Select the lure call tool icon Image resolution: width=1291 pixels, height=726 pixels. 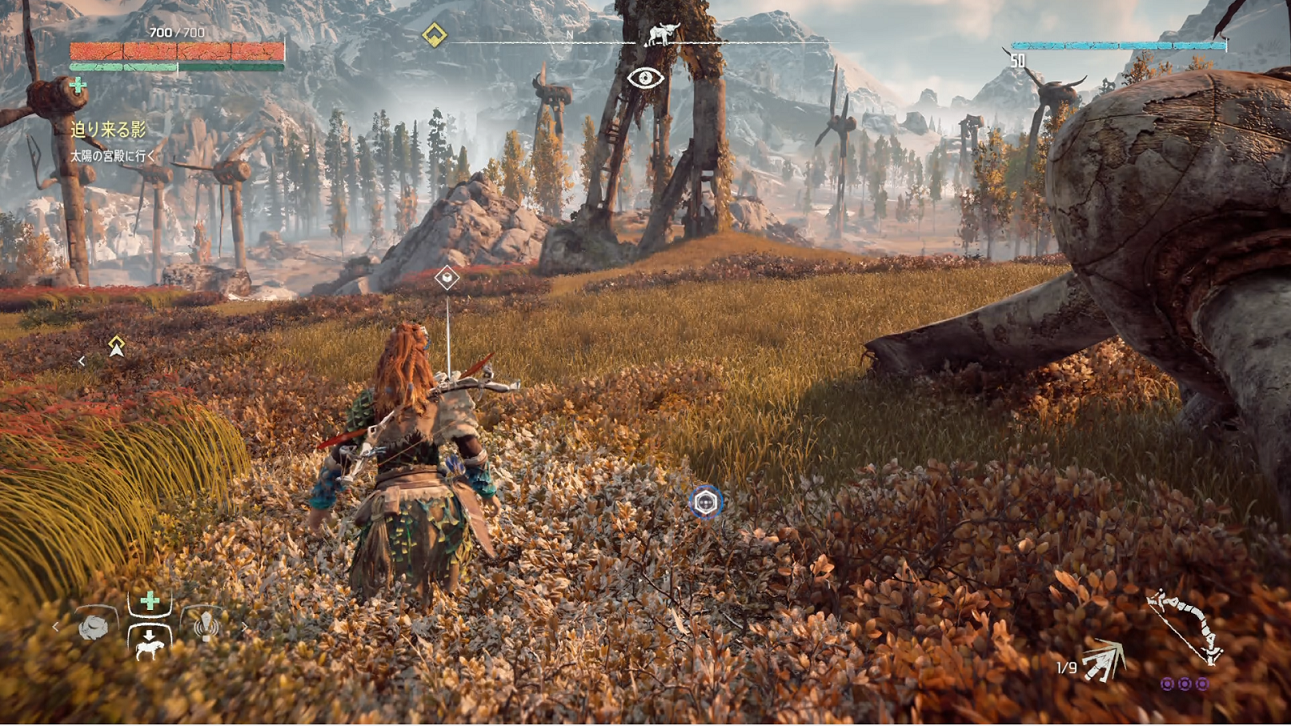207,625
